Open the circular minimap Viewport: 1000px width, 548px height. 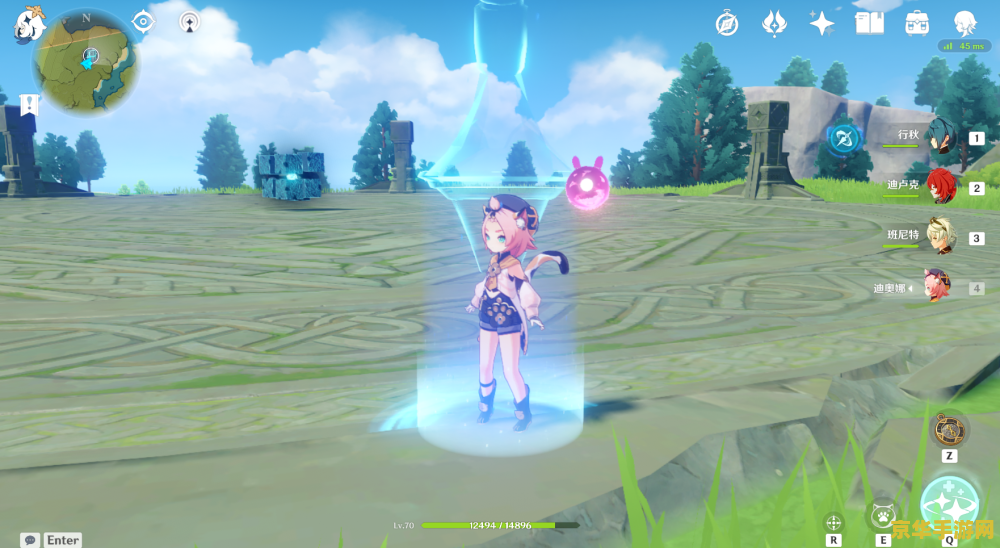[x=86, y=60]
